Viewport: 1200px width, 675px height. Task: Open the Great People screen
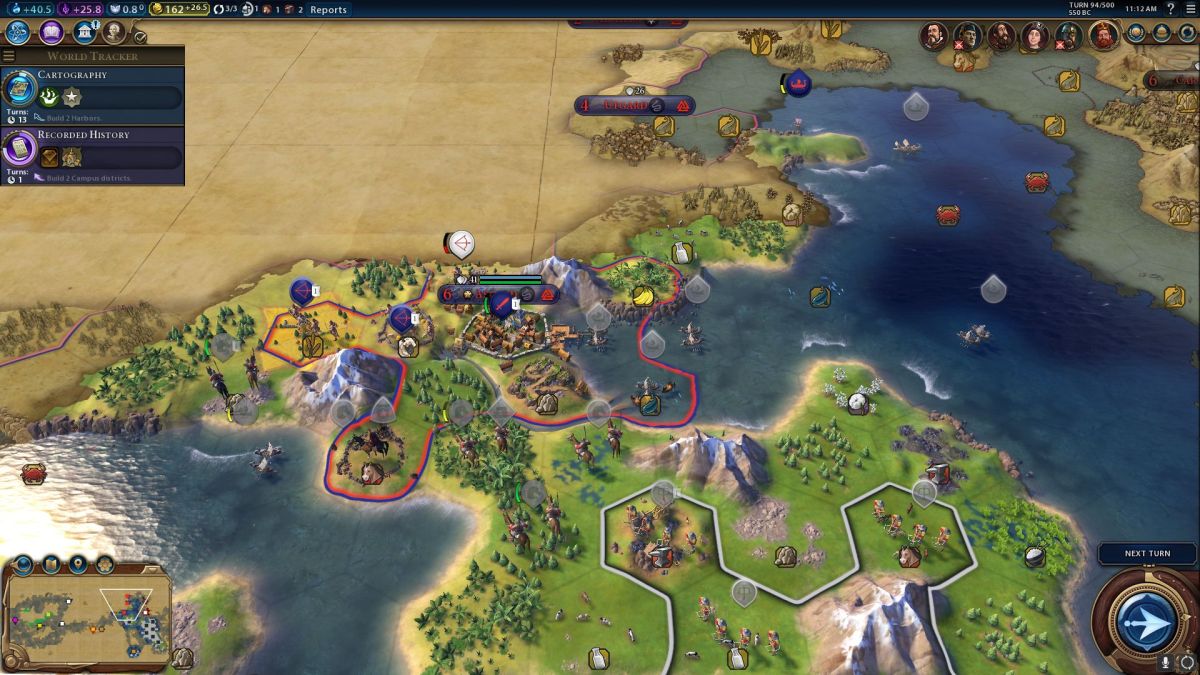tap(114, 33)
